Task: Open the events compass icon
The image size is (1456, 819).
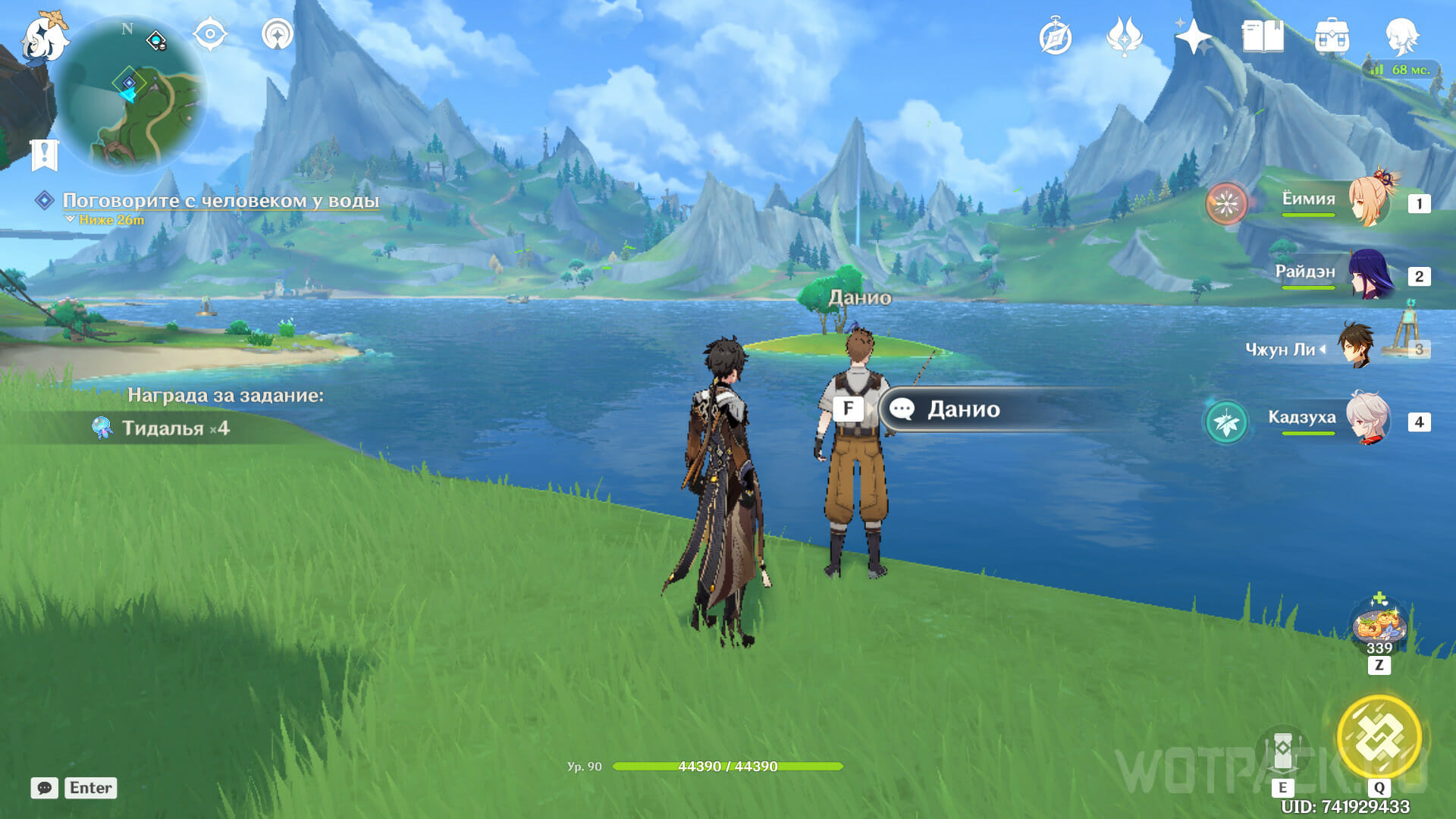Action: coord(1055,37)
